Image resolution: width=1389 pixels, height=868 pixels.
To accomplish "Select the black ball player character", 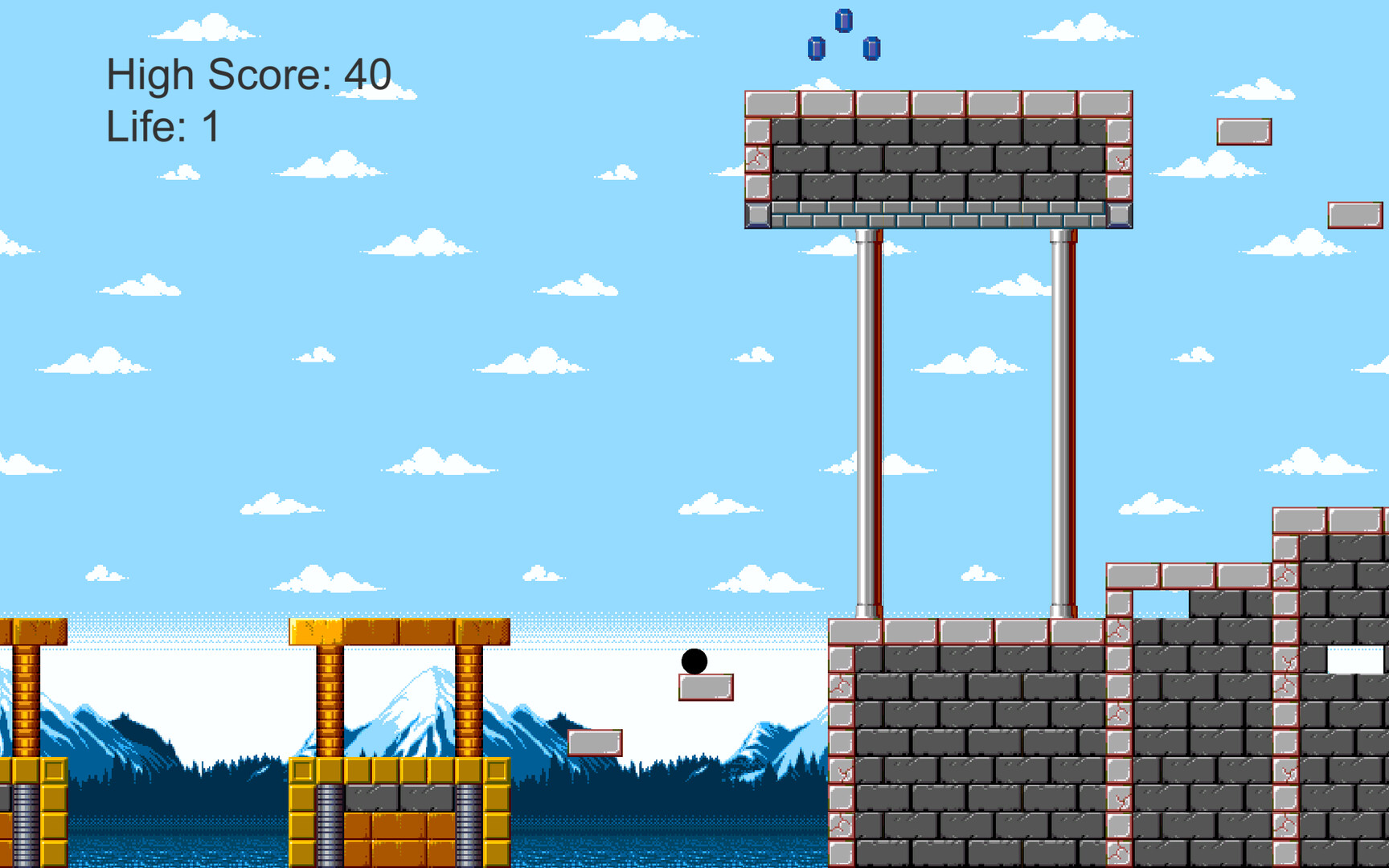I will 693,662.
